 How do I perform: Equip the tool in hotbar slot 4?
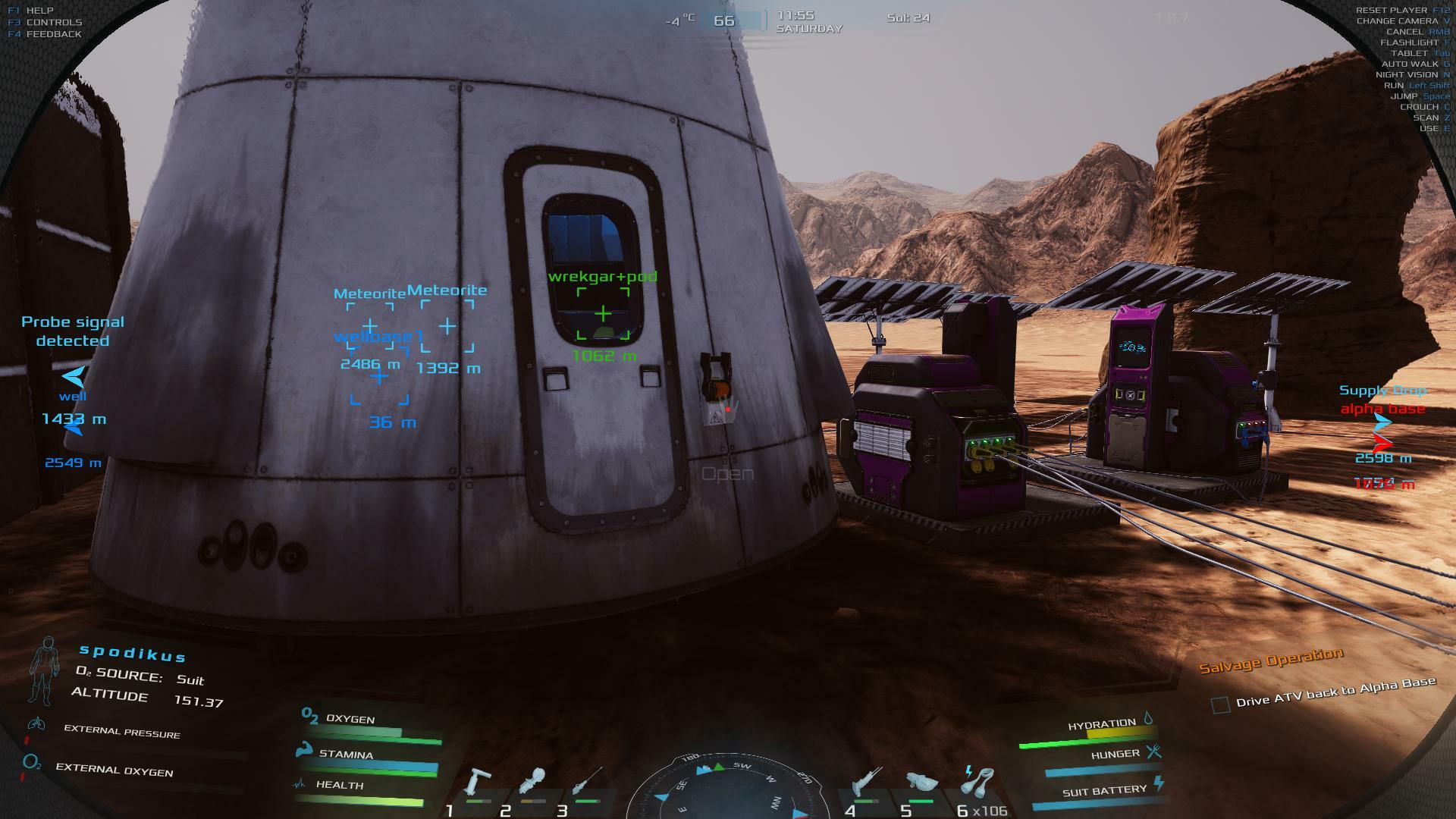(x=866, y=783)
